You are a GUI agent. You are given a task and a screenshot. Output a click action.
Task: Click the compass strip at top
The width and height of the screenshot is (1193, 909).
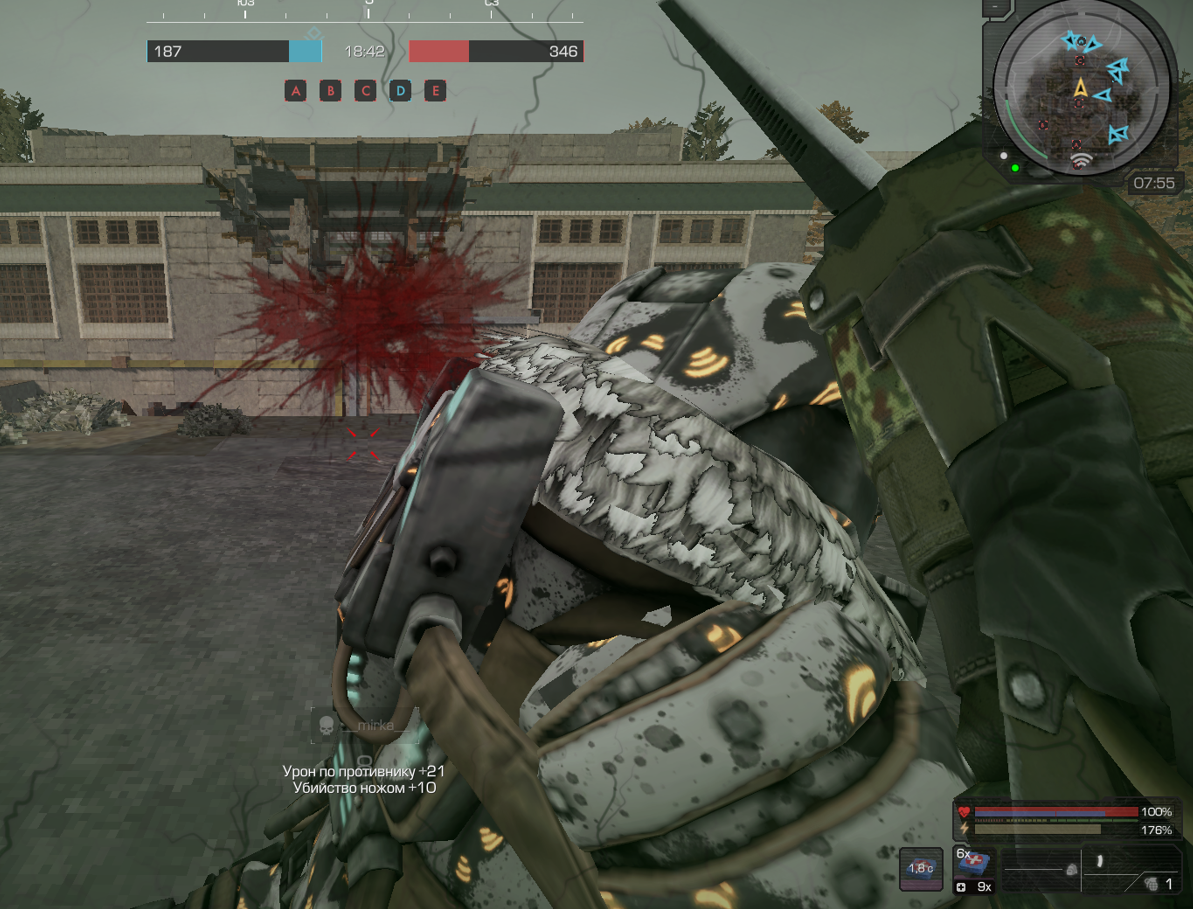[x=365, y=12]
